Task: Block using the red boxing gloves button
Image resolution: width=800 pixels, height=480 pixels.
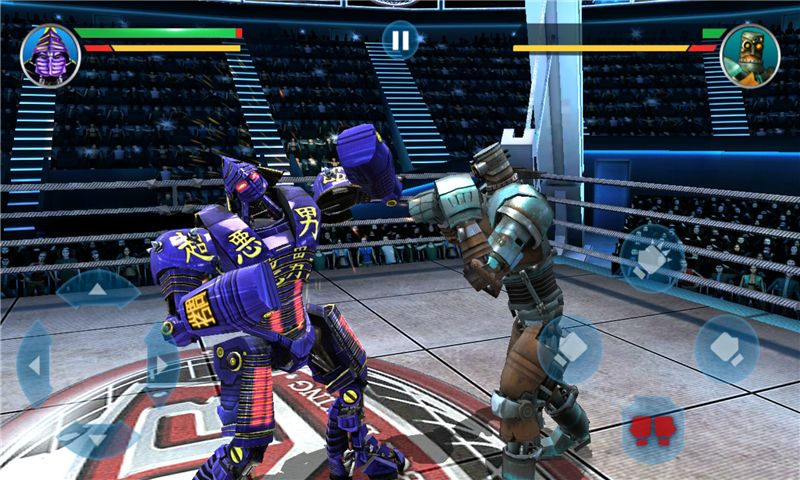Action: click(x=652, y=430)
